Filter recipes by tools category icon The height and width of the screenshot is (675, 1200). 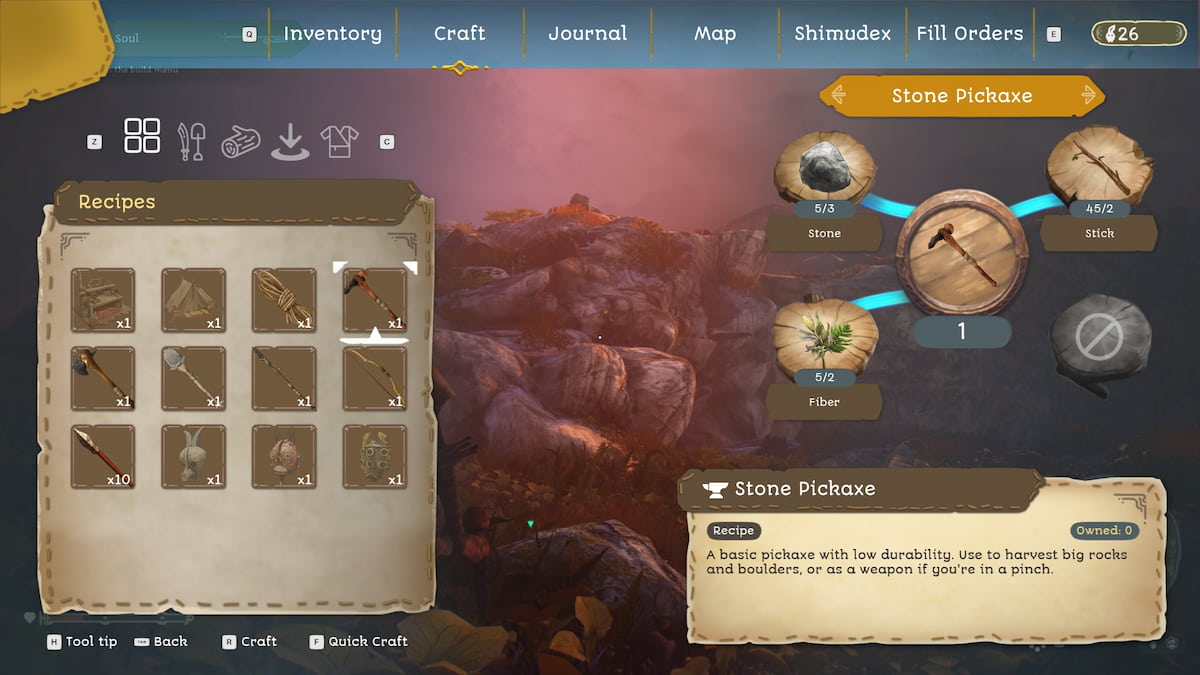point(191,141)
